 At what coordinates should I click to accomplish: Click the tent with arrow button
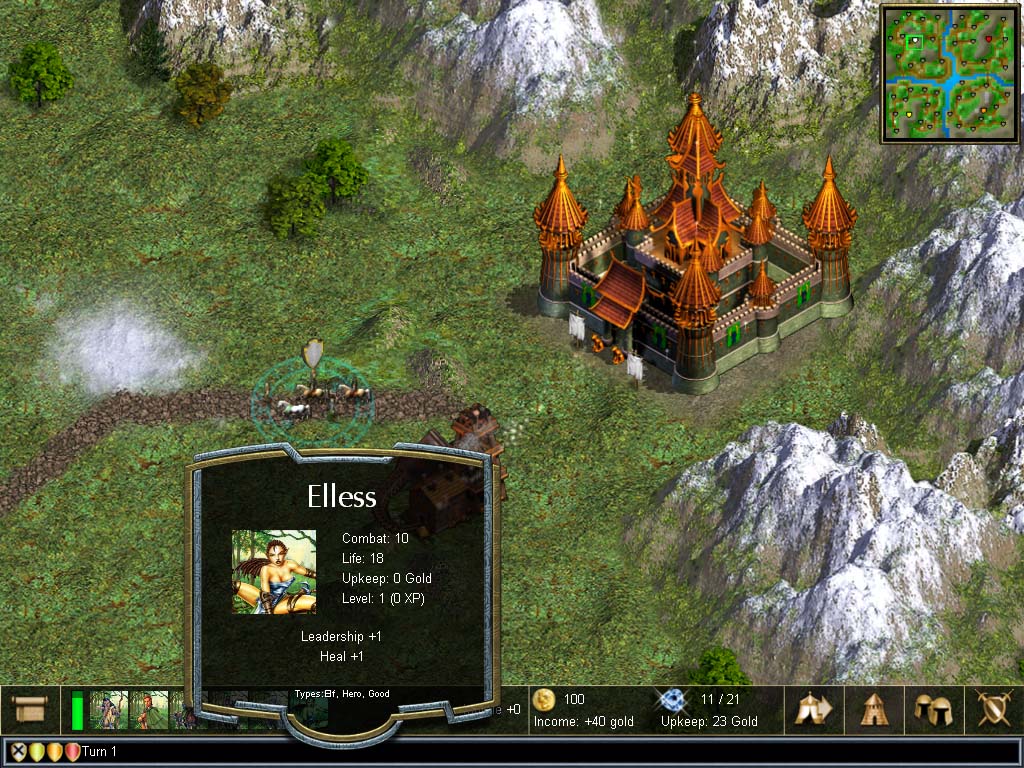(x=813, y=709)
